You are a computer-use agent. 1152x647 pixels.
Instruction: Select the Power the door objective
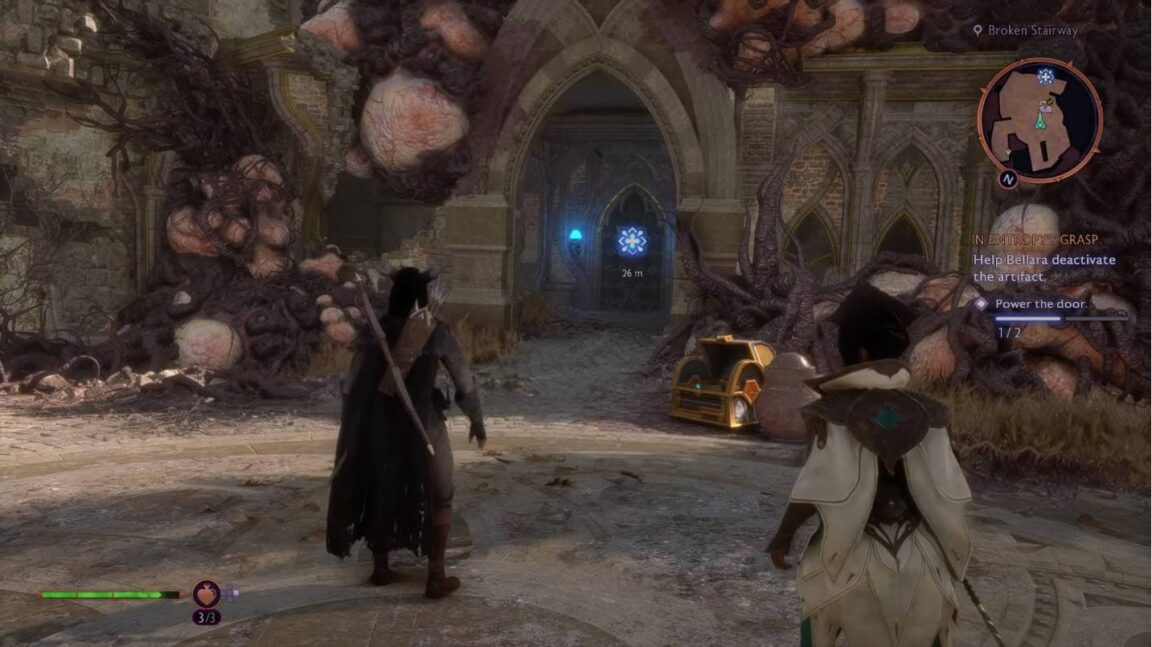1041,303
